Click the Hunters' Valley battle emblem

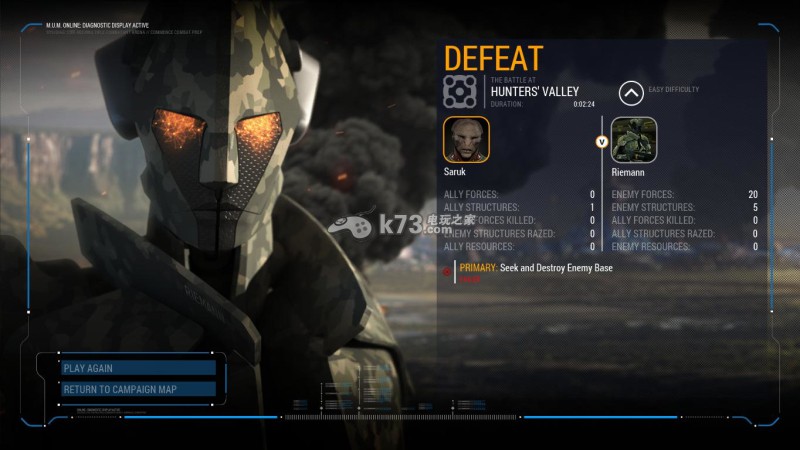[463, 91]
